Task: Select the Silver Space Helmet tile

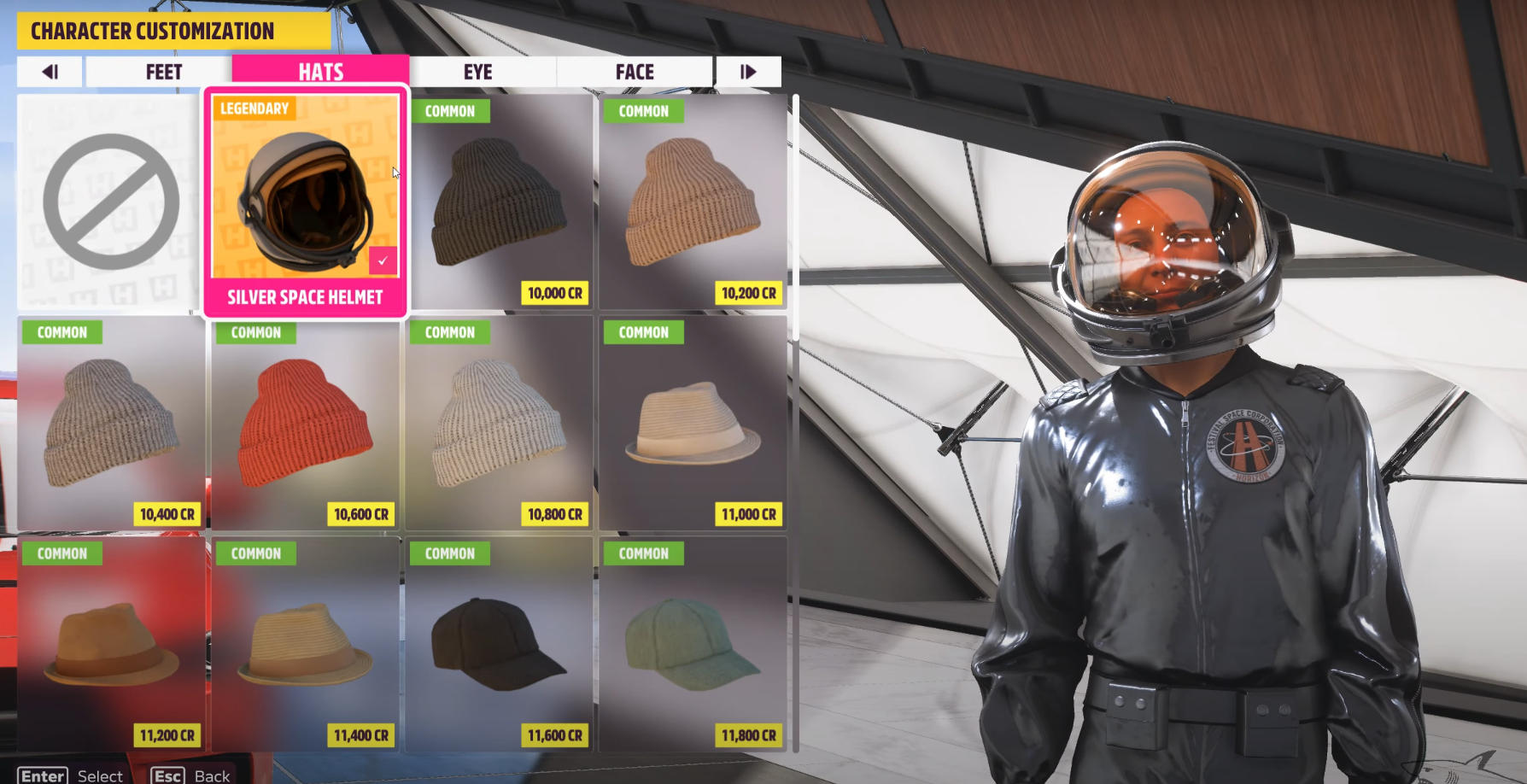Action: 305,202
